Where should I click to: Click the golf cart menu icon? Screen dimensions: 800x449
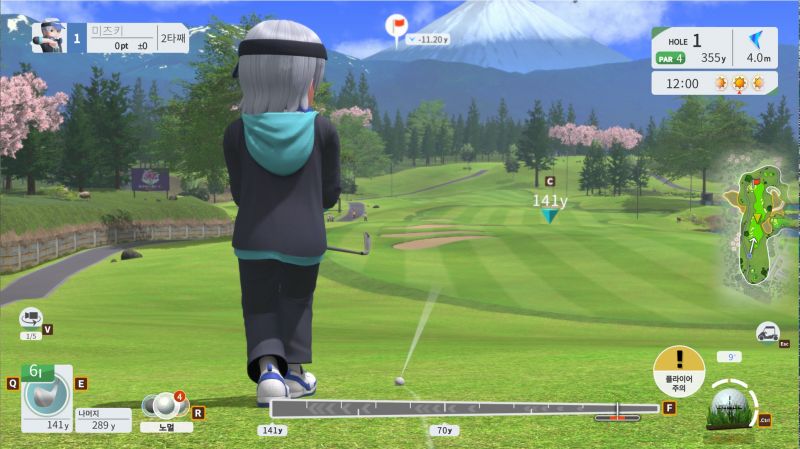coord(767,331)
